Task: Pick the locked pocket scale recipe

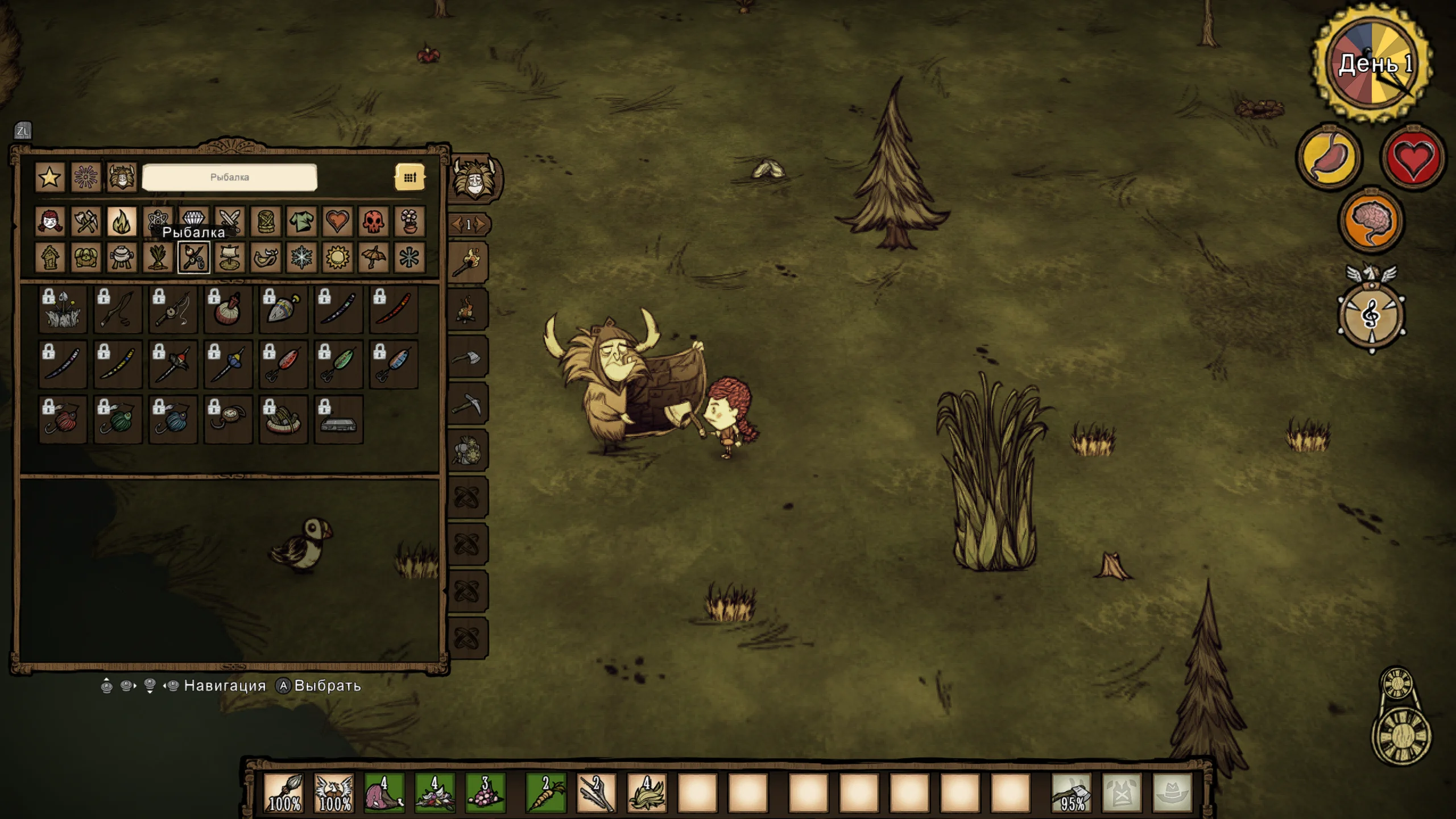Action: [228, 420]
